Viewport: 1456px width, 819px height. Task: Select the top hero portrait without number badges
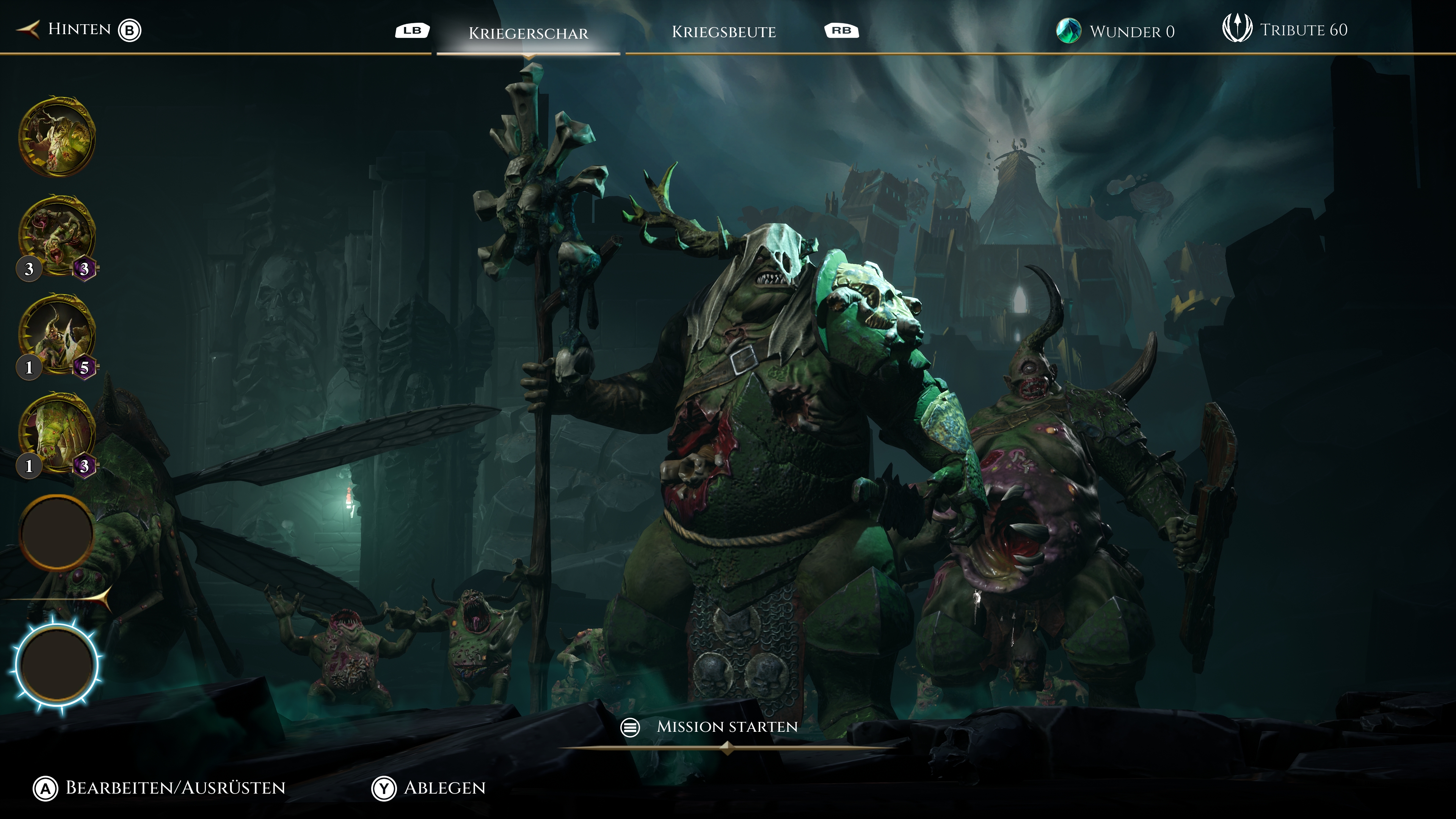pos(56,137)
